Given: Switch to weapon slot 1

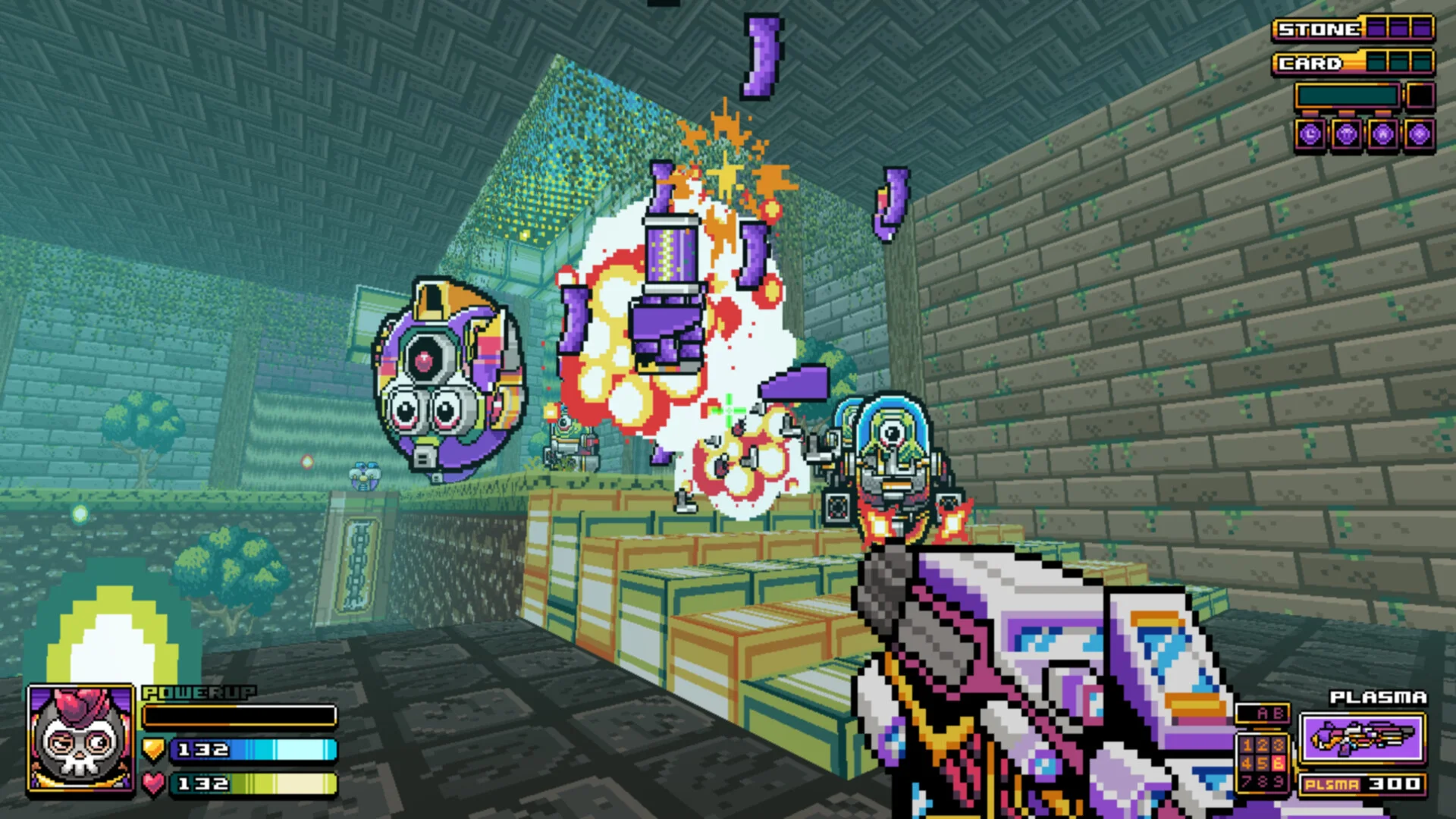Looking at the screenshot, I should point(1246,745).
